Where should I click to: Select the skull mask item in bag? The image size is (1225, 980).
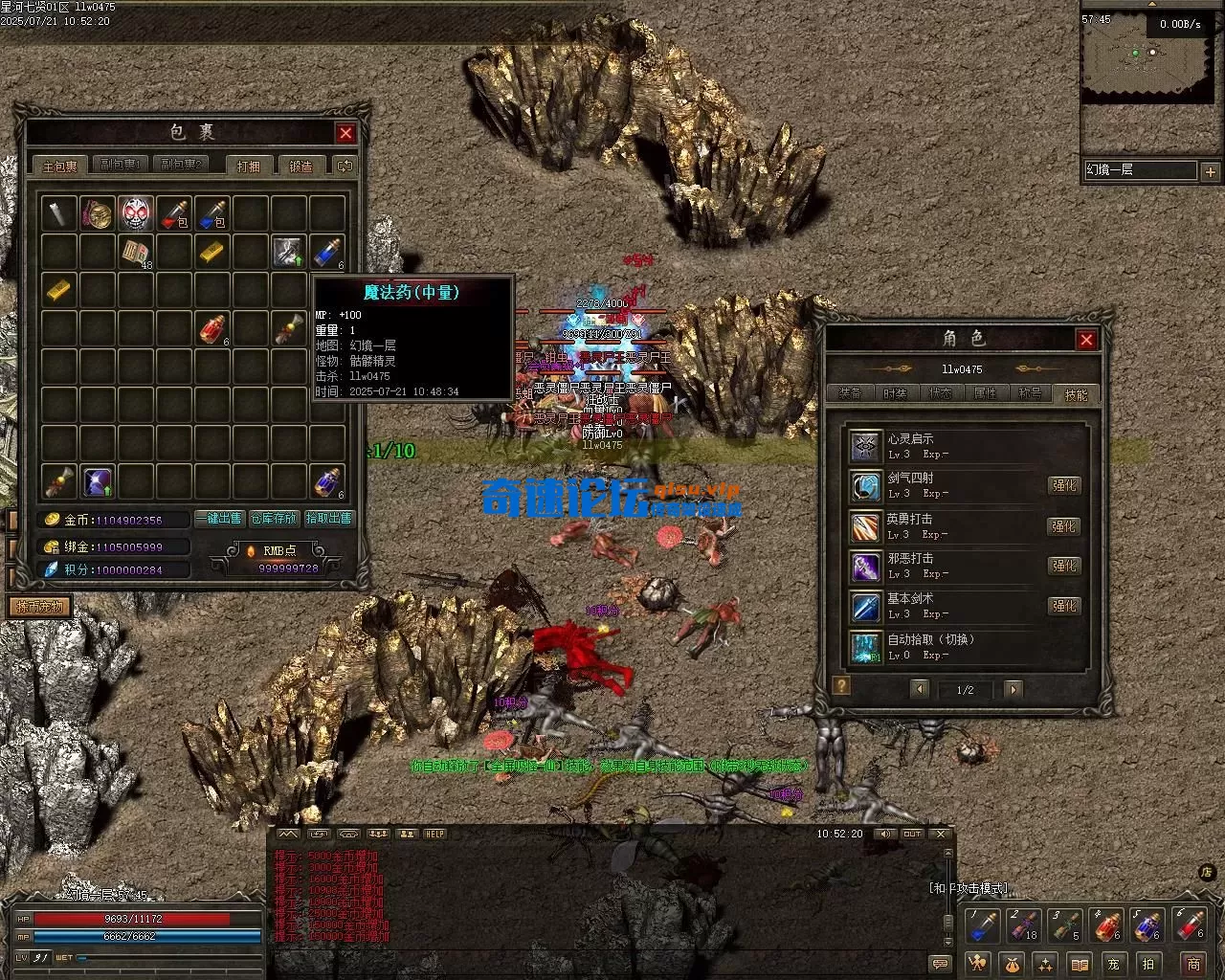pos(136,213)
